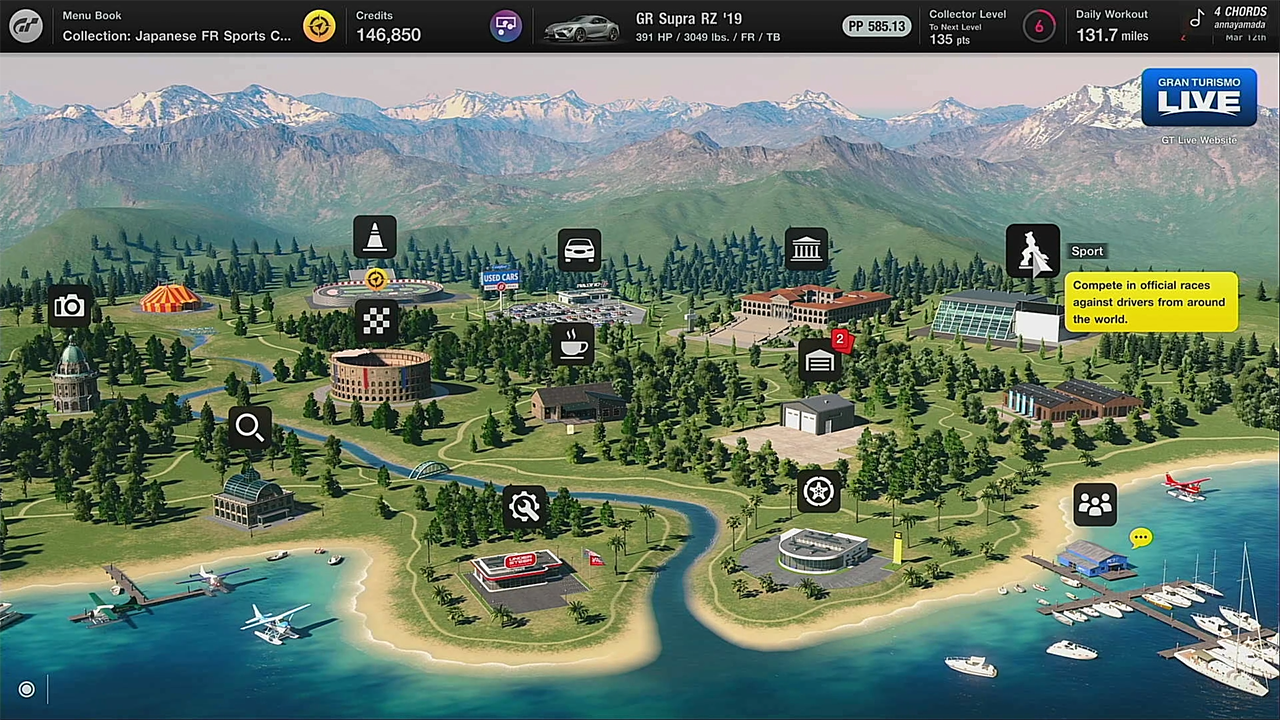Open Brand Central car icon
1280x720 pixels.
580,250
